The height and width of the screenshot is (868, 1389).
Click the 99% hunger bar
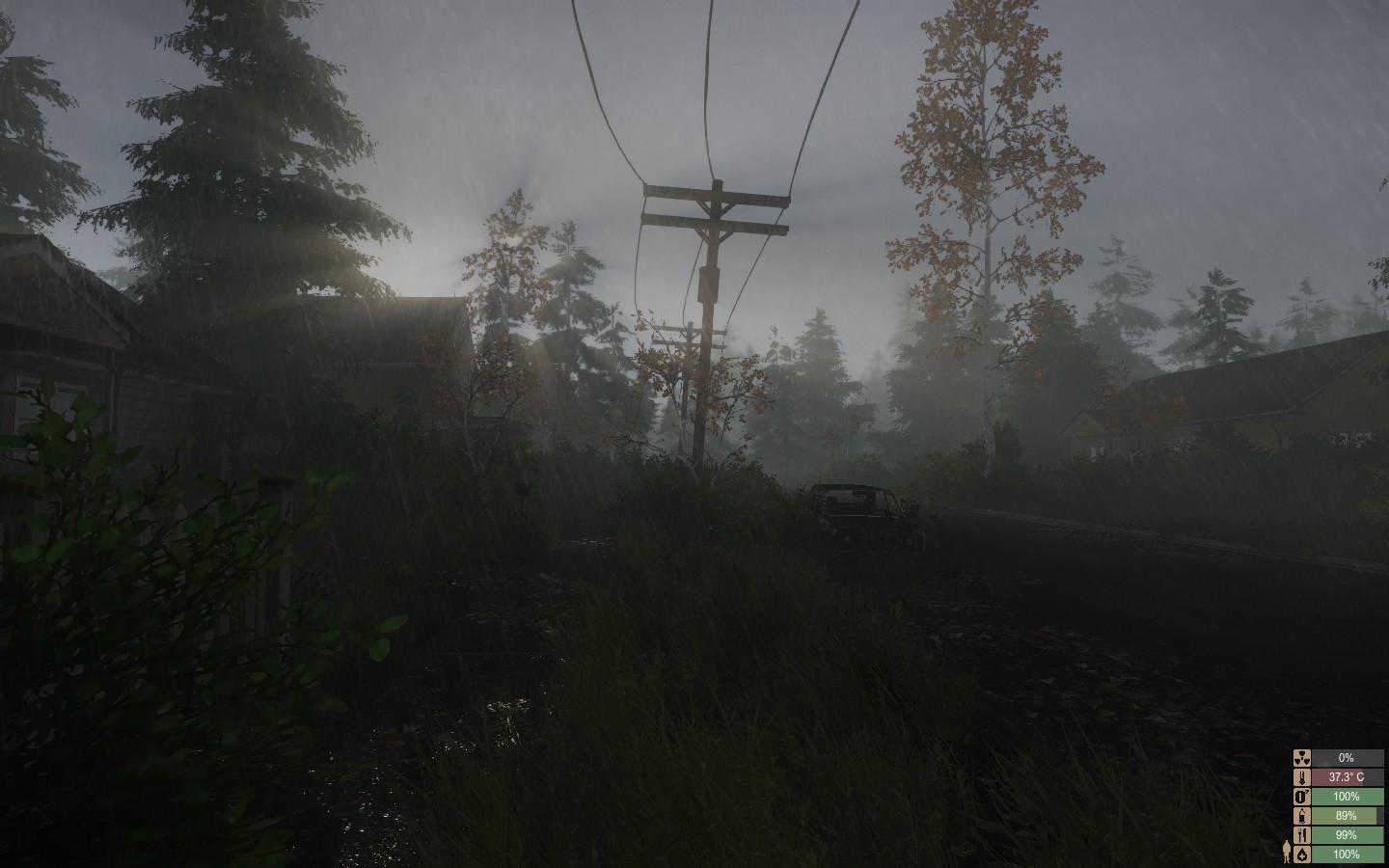point(1347,834)
